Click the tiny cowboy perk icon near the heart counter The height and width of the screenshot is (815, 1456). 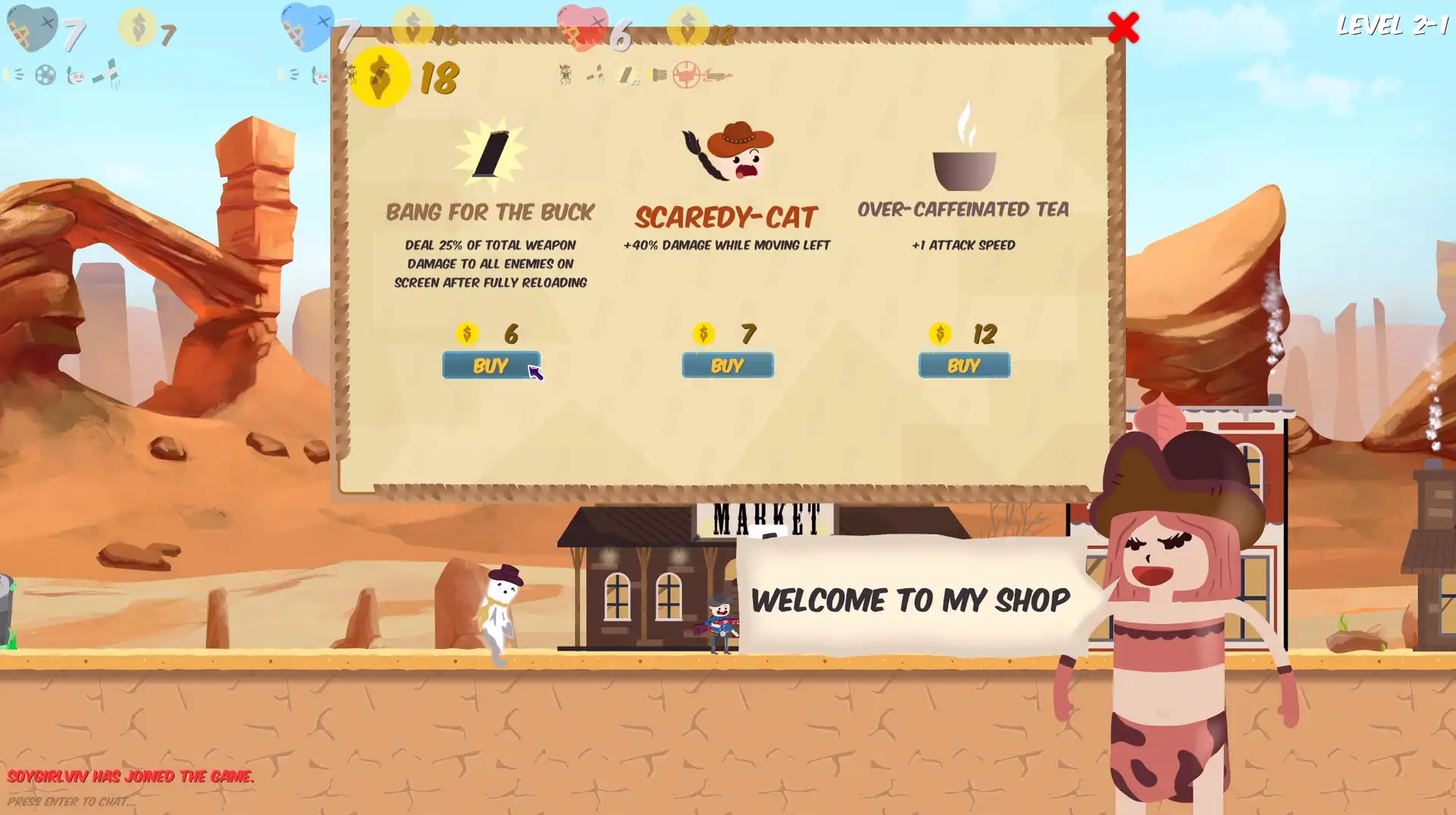tap(566, 76)
